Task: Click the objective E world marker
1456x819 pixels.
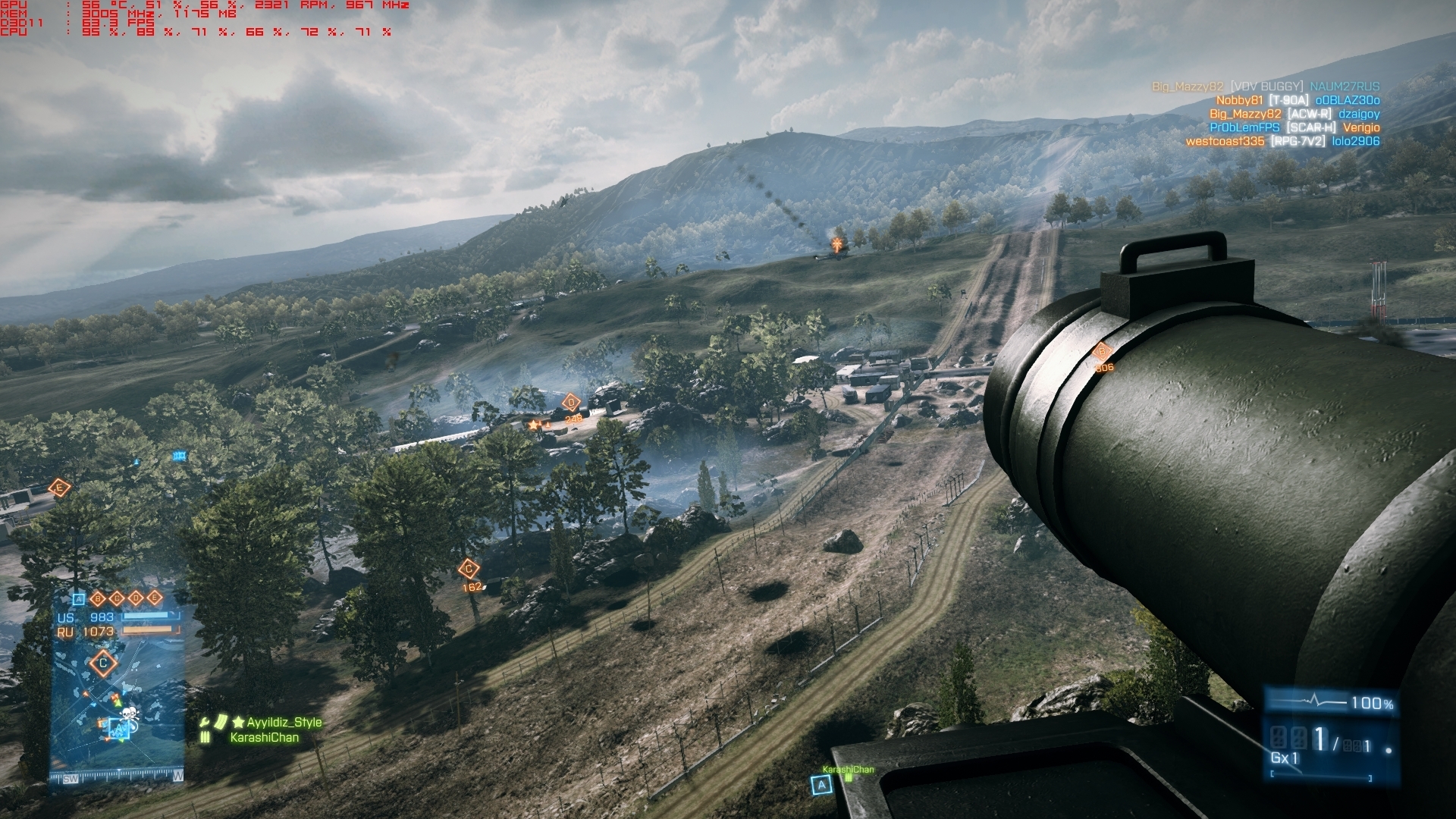Action: (59, 488)
